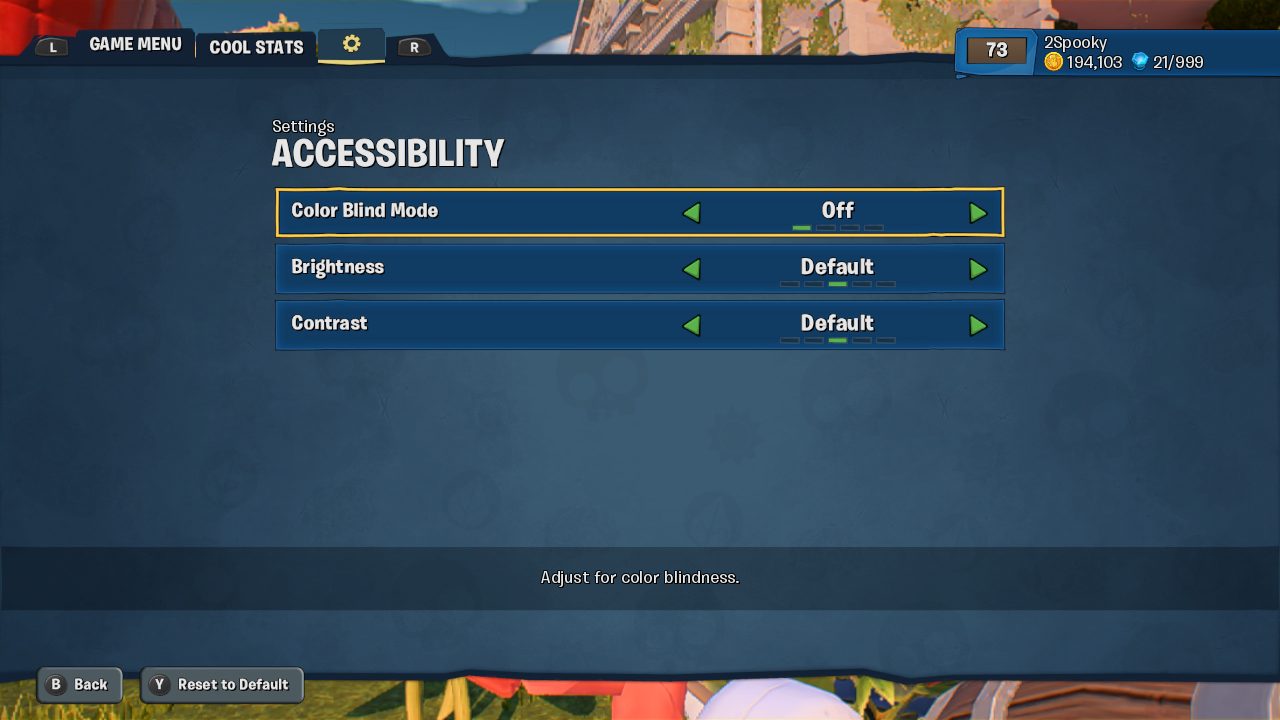Click the Contrast level indicator bar
Image resolution: width=1280 pixels, height=720 pixels.
click(838, 340)
